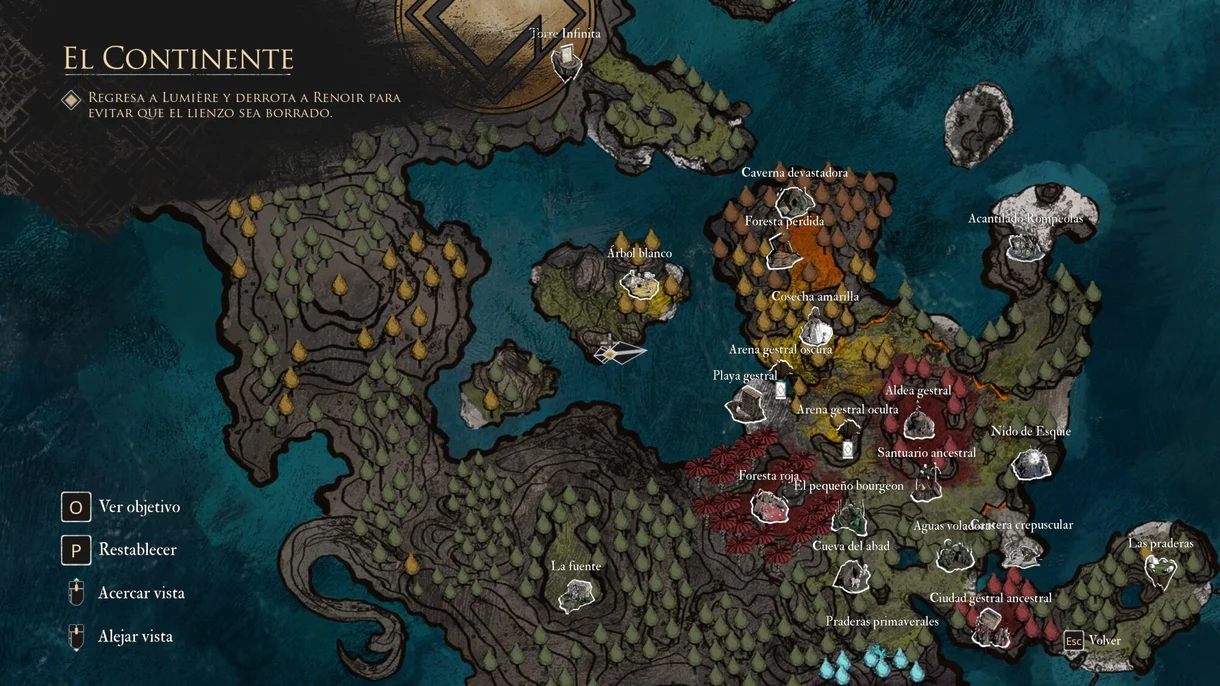This screenshot has width=1220, height=686.
Task: Click the Volver back button
Action: point(1093,641)
